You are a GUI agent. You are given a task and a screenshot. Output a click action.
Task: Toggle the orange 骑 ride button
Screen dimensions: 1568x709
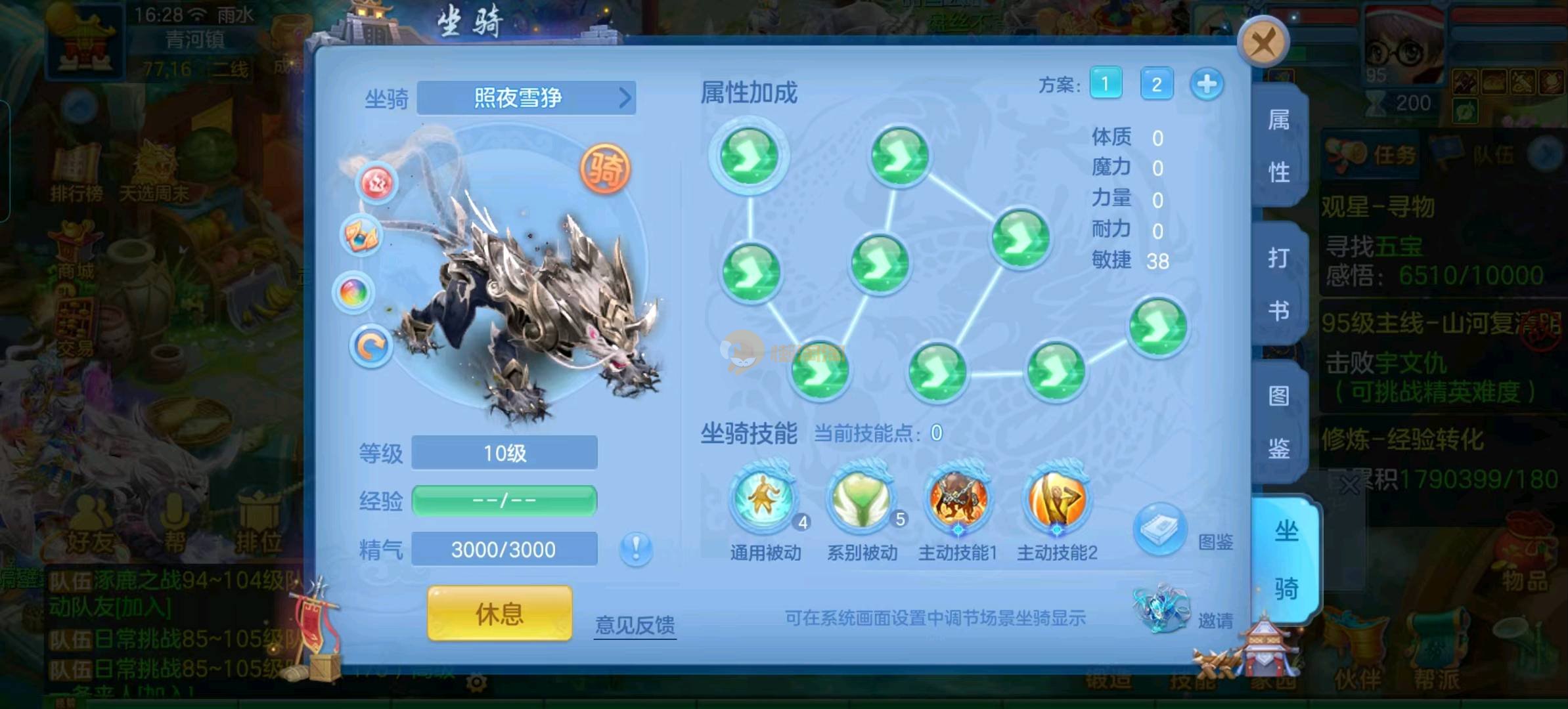605,169
